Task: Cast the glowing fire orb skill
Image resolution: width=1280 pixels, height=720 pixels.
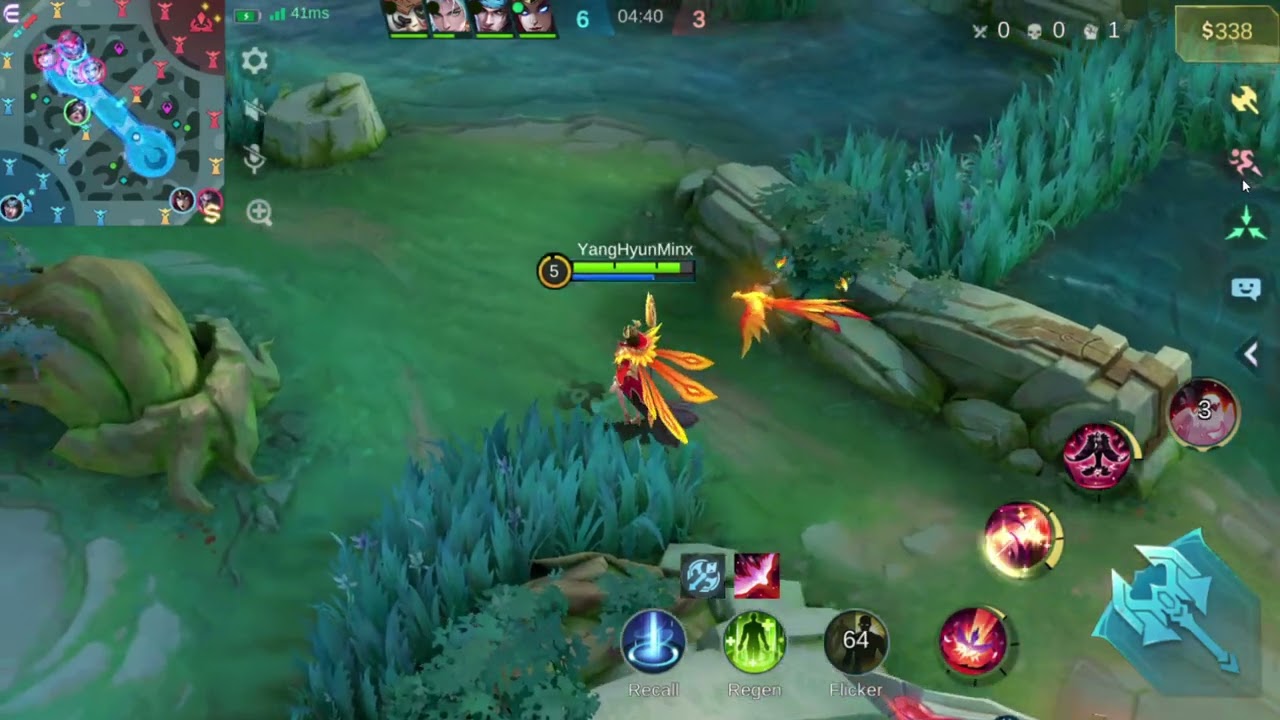Action: coord(1019,539)
